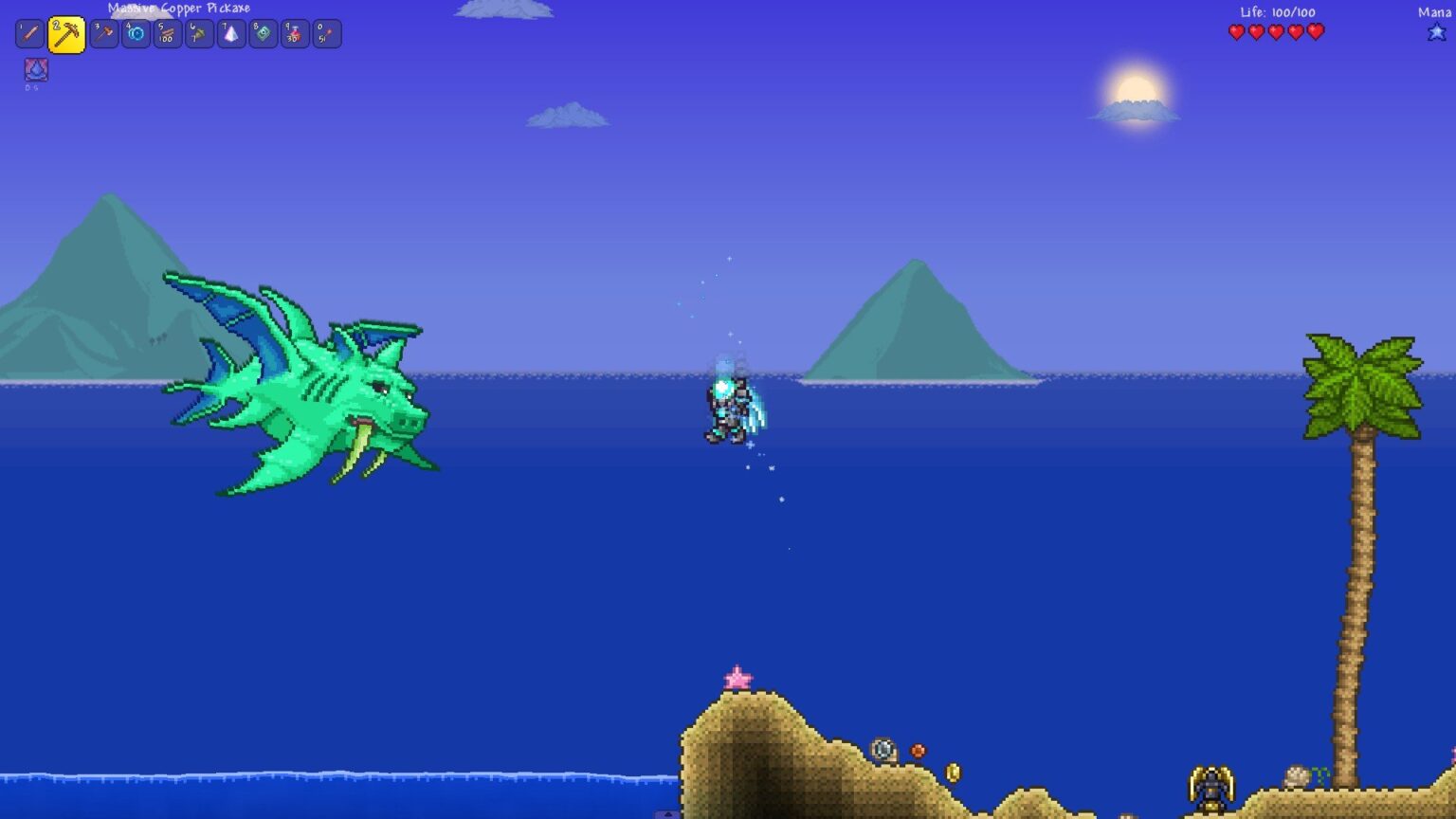Select the Copper Shortsword in hotbar slot 1
This screenshot has height=819, width=1456.
29,33
